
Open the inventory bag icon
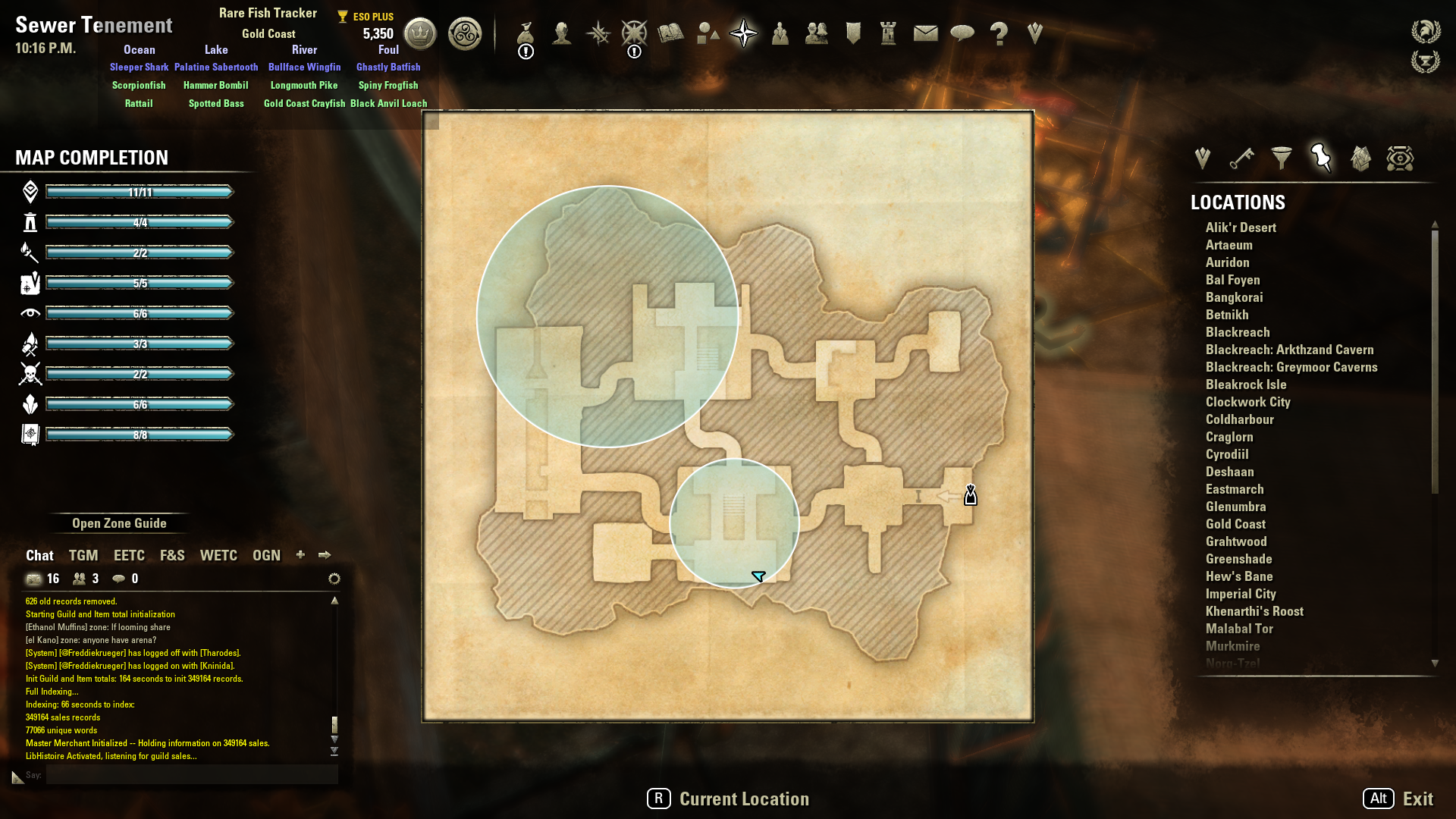[526, 33]
